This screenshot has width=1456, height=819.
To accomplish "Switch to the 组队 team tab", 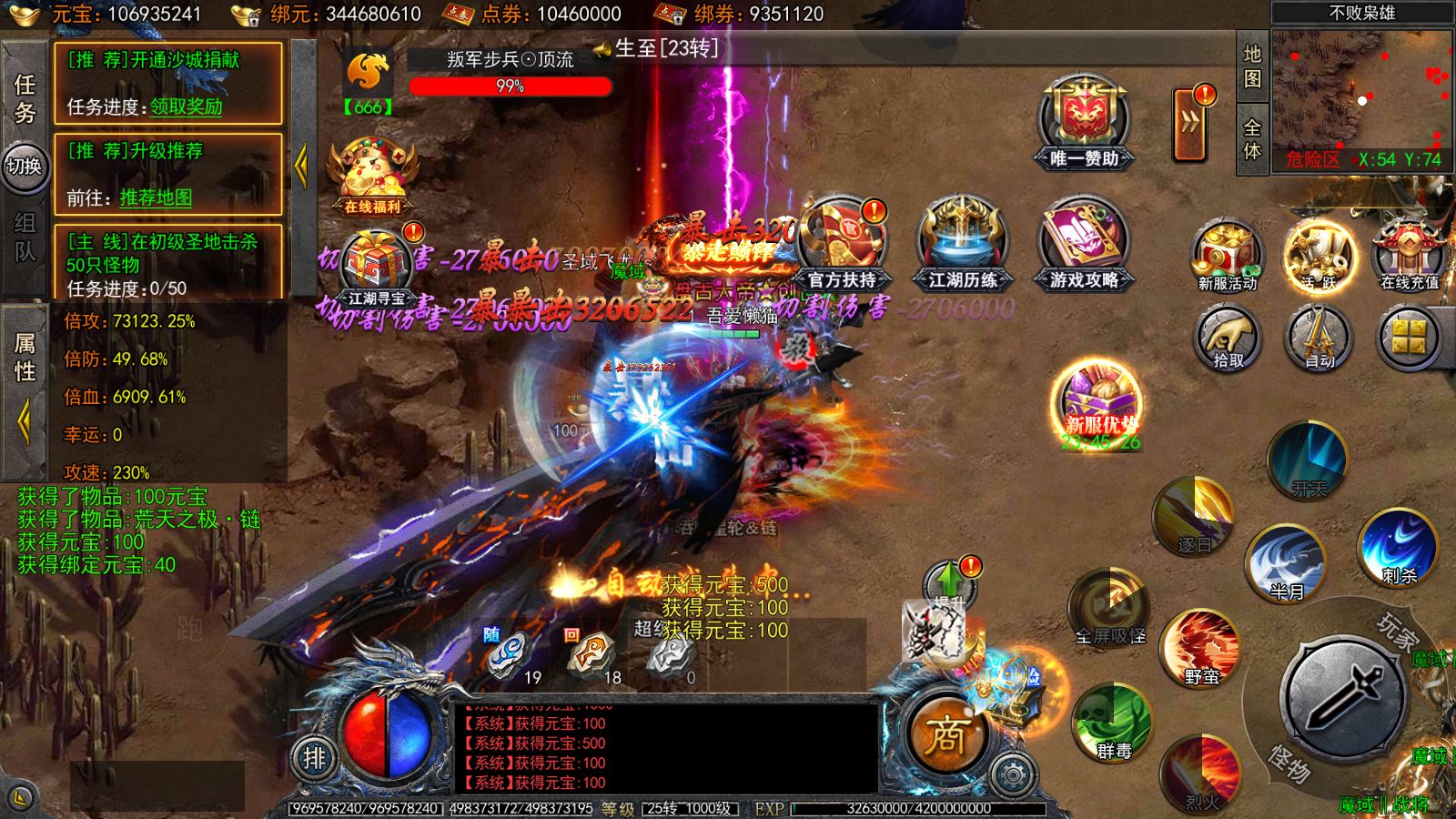I will [x=25, y=237].
